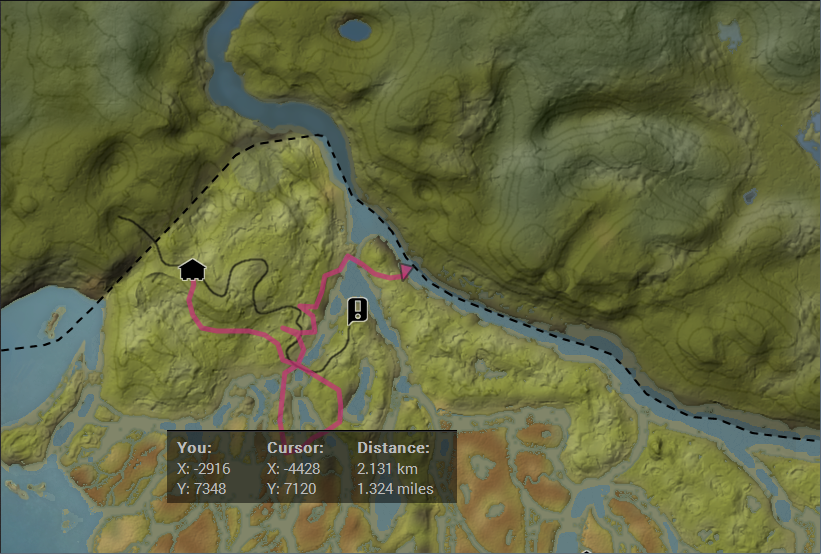Select the pink arrow player position marker
This screenshot has height=554, width=821.
[405, 271]
